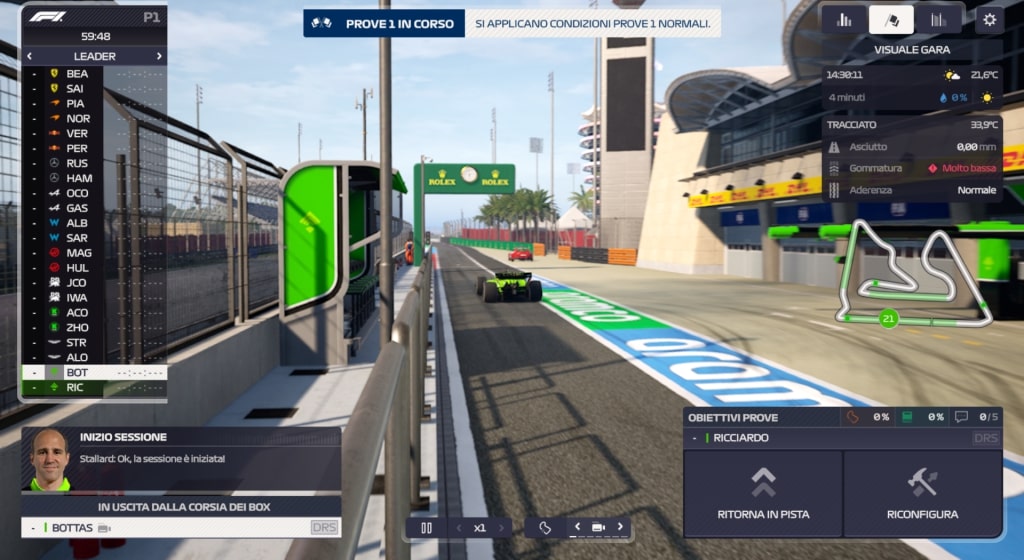Select the race view flag tab

tap(891, 19)
